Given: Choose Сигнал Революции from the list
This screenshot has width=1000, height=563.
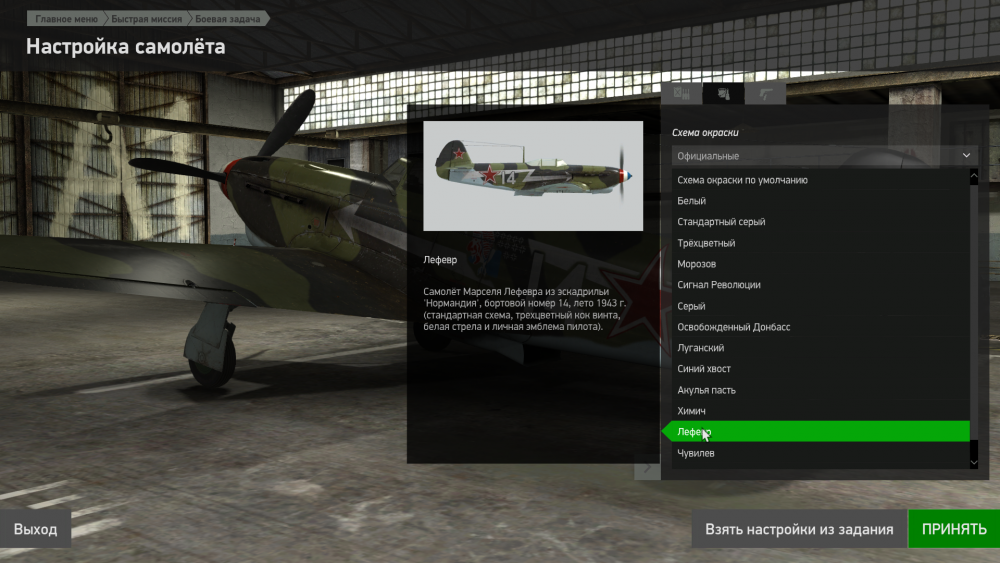Looking at the screenshot, I should tap(719, 285).
